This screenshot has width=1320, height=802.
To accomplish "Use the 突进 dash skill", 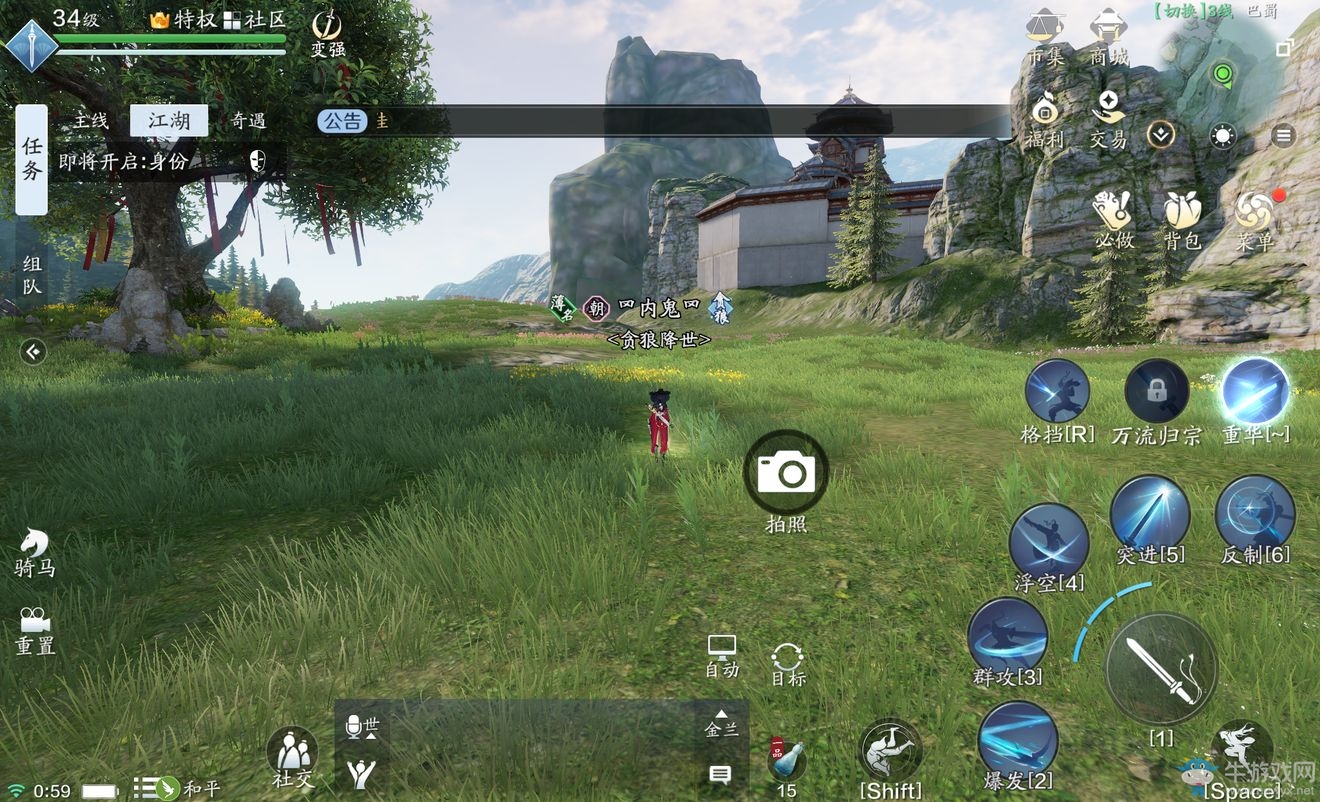I will click(x=1150, y=513).
